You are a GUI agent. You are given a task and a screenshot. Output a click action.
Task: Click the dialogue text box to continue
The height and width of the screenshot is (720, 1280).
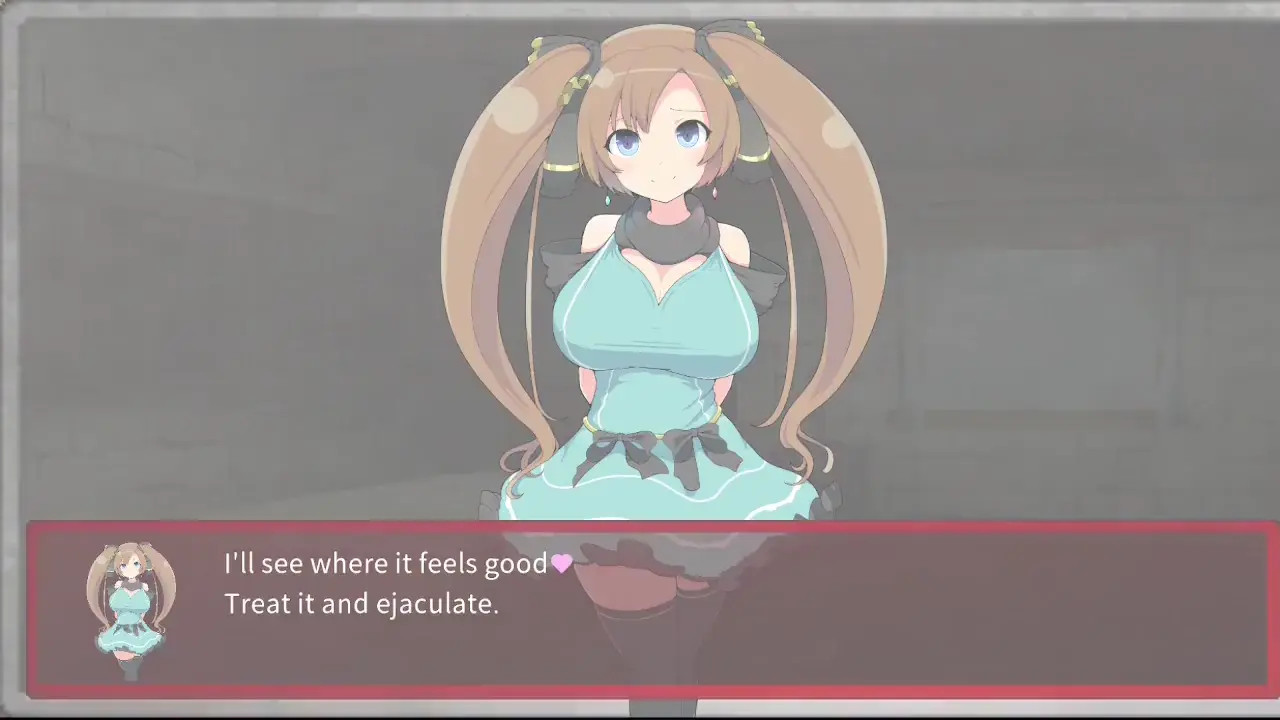point(650,608)
